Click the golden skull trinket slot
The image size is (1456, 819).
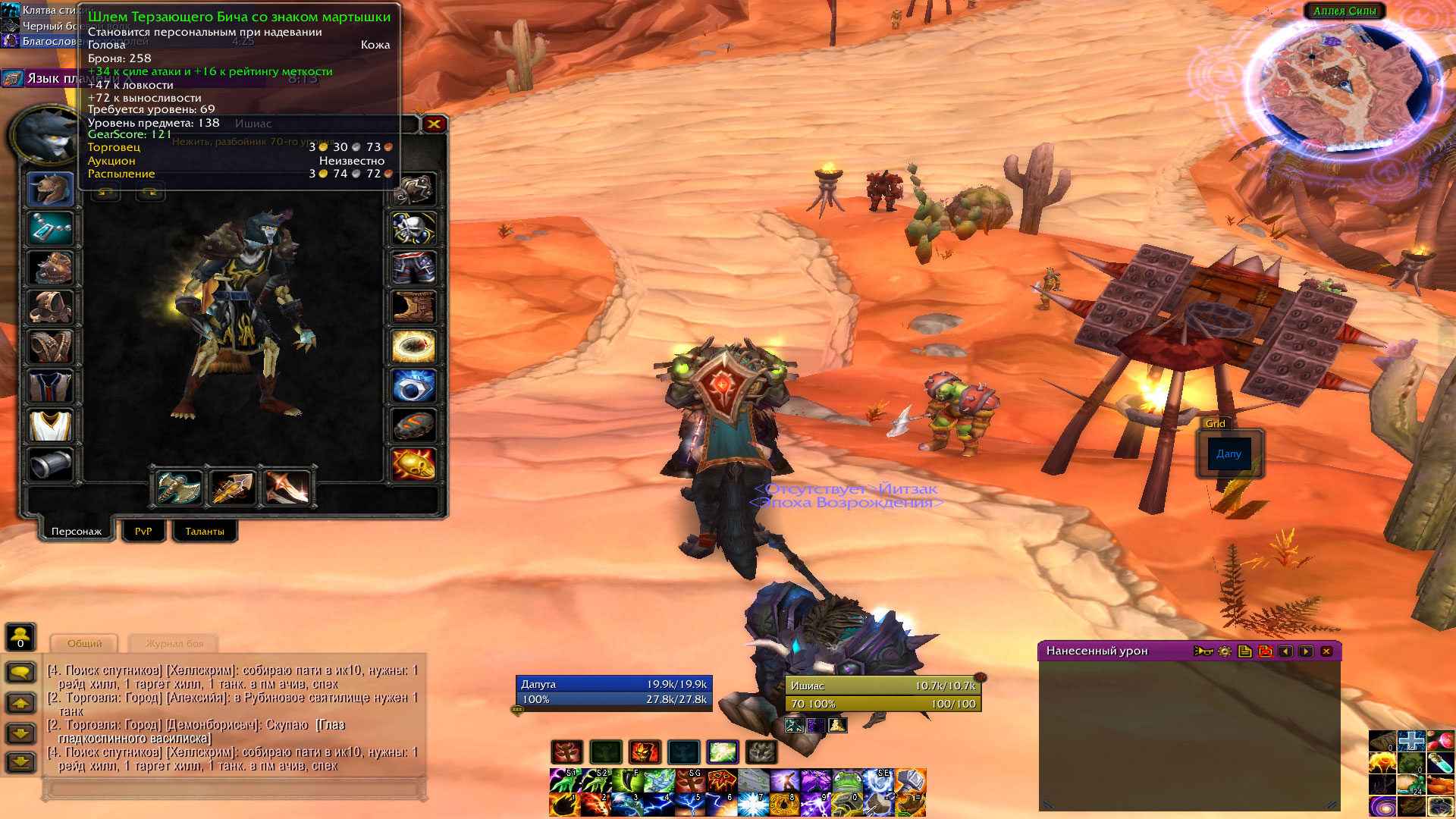click(x=414, y=465)
